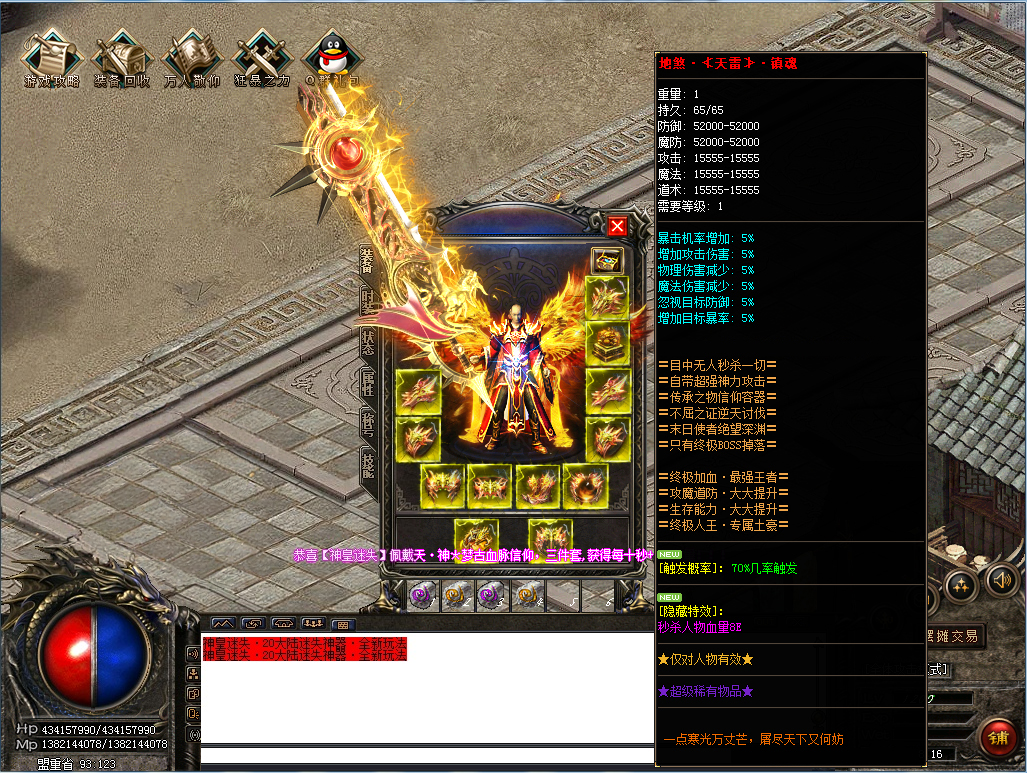Click the 万人敬仰 banner icon
The width and height of the screenshot is (1027, 773).
(x=191, y=60)
